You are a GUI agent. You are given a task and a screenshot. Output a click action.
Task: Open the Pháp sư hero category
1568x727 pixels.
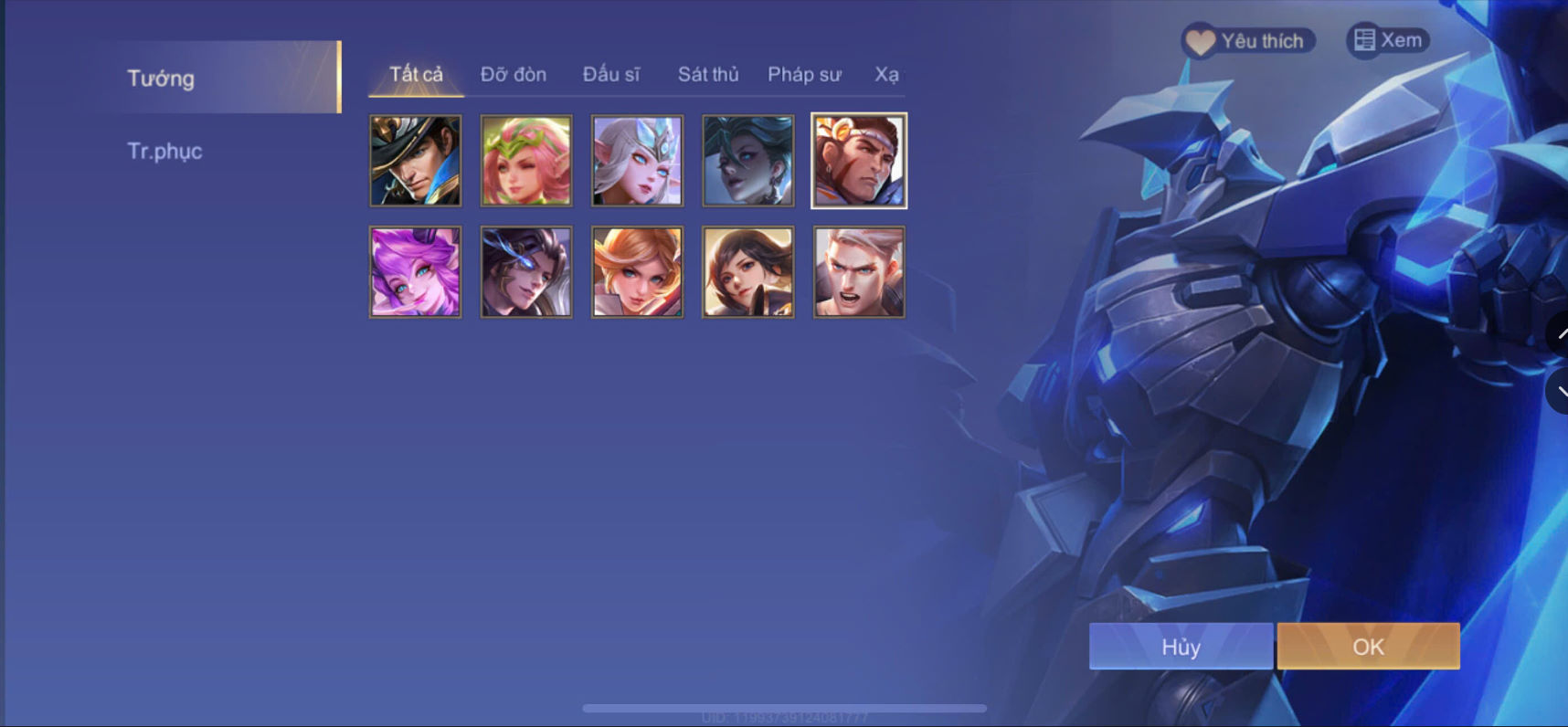[805, 75]
